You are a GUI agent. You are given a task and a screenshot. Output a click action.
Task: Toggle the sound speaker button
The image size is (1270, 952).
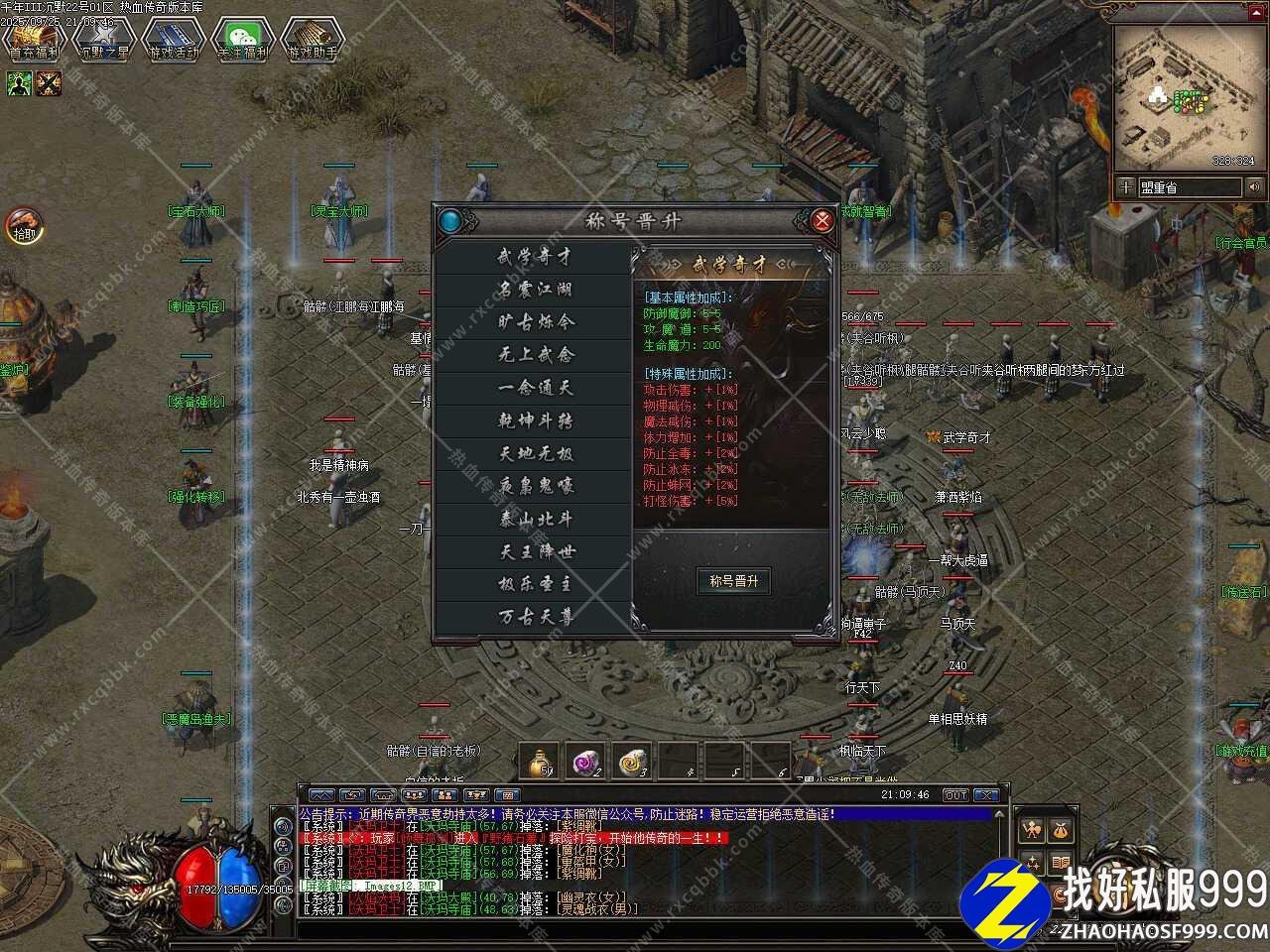(1254, 186)
